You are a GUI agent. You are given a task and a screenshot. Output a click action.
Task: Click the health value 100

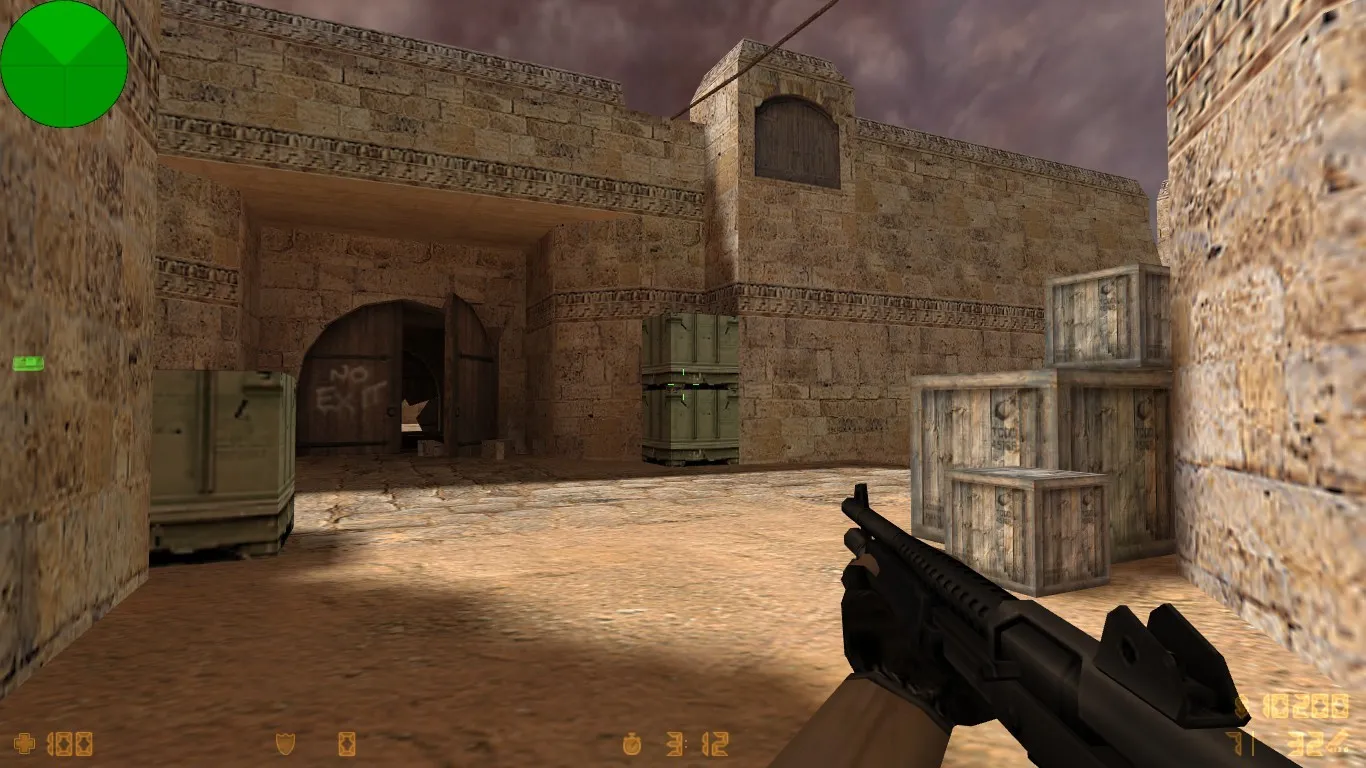coord(70,744)
